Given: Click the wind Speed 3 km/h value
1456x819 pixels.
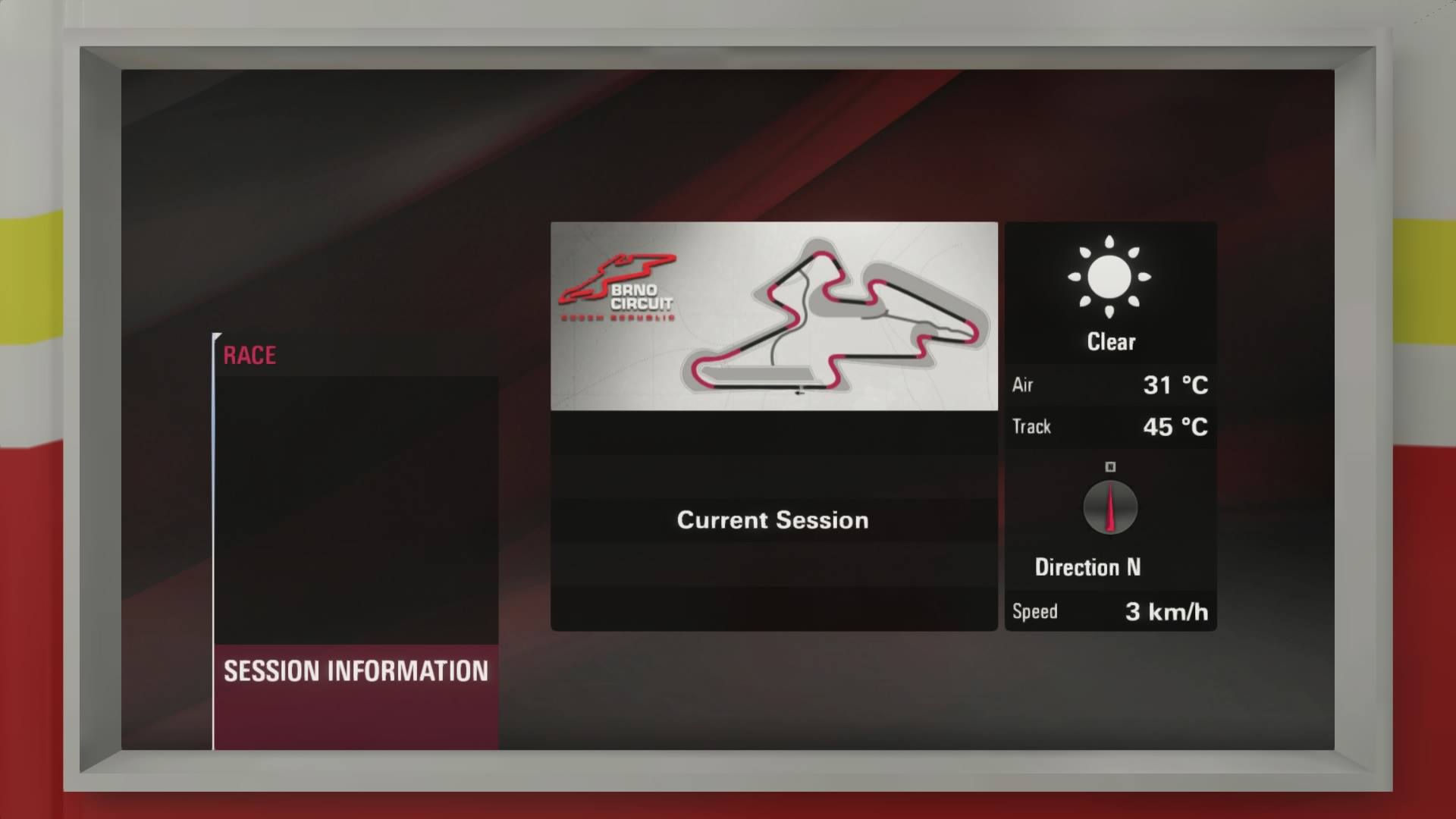Looking at the screenshot, I should coord(1166,612).
